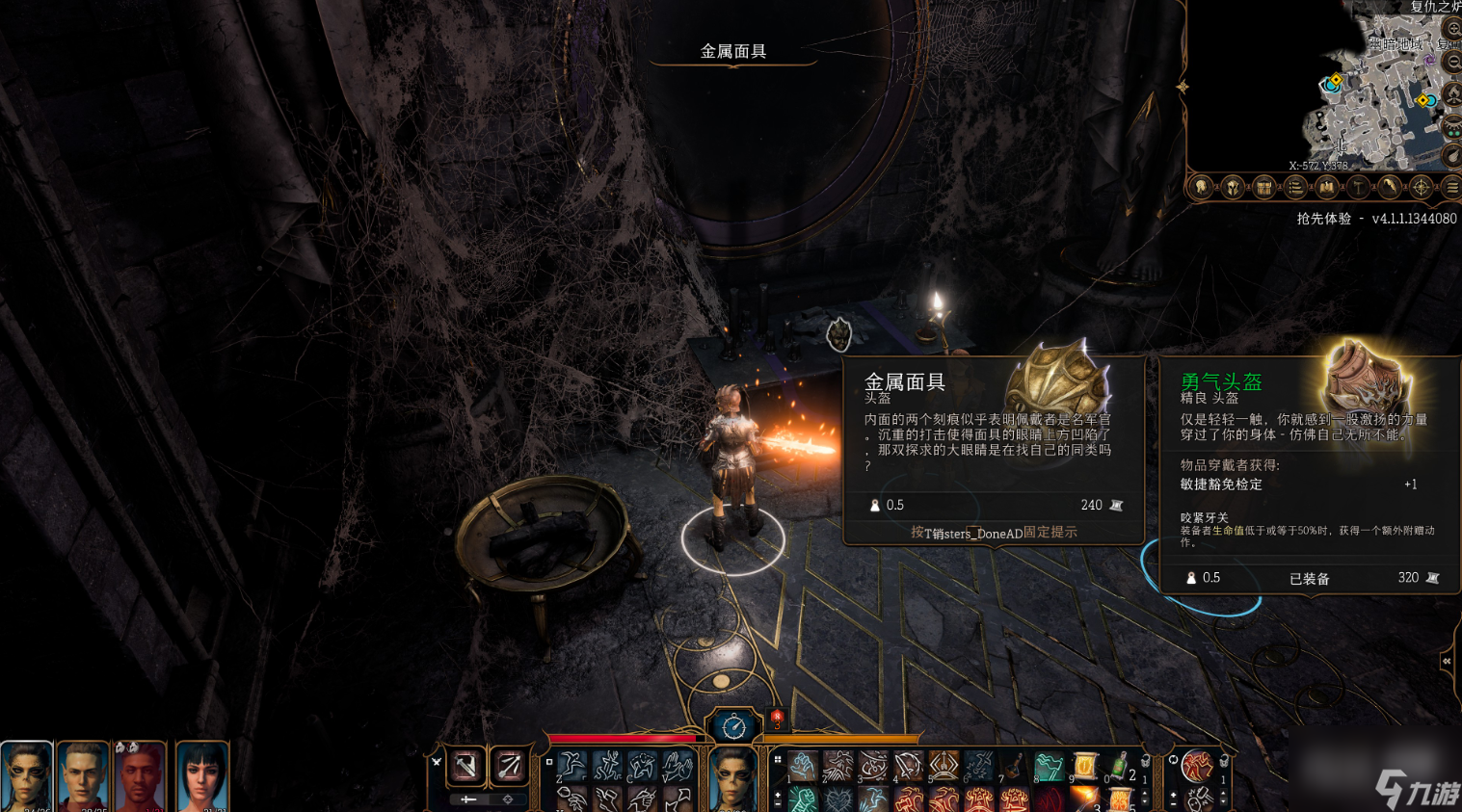This screenshot has height=812, width=1462.
Task: Open the character head profile icon
Action: [1201, 188]
